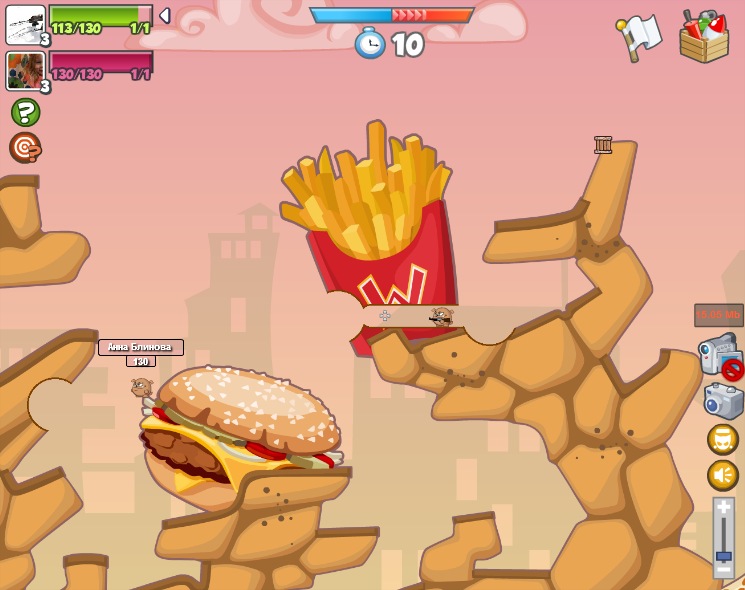Toggle the round yellow face icon button
Screen dimensions: 745x590
[x=723, y=439]
